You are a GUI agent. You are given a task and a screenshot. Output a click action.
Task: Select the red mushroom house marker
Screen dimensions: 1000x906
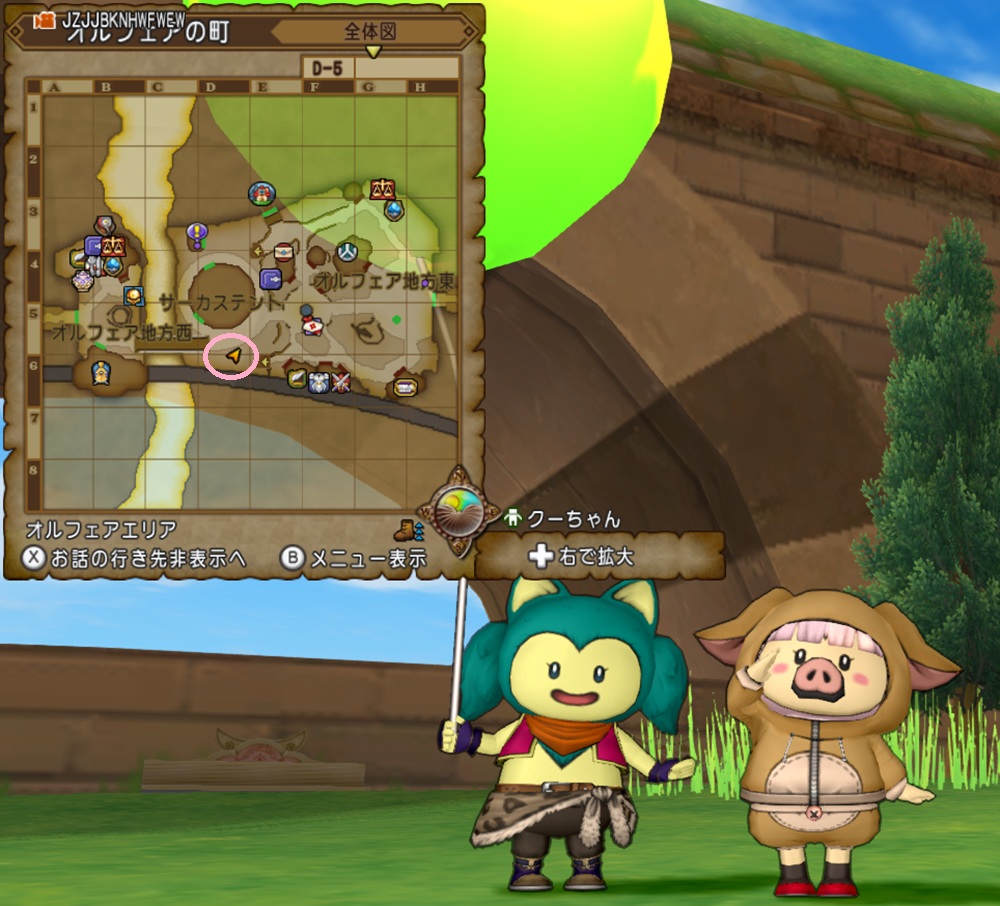pos(262,193)
